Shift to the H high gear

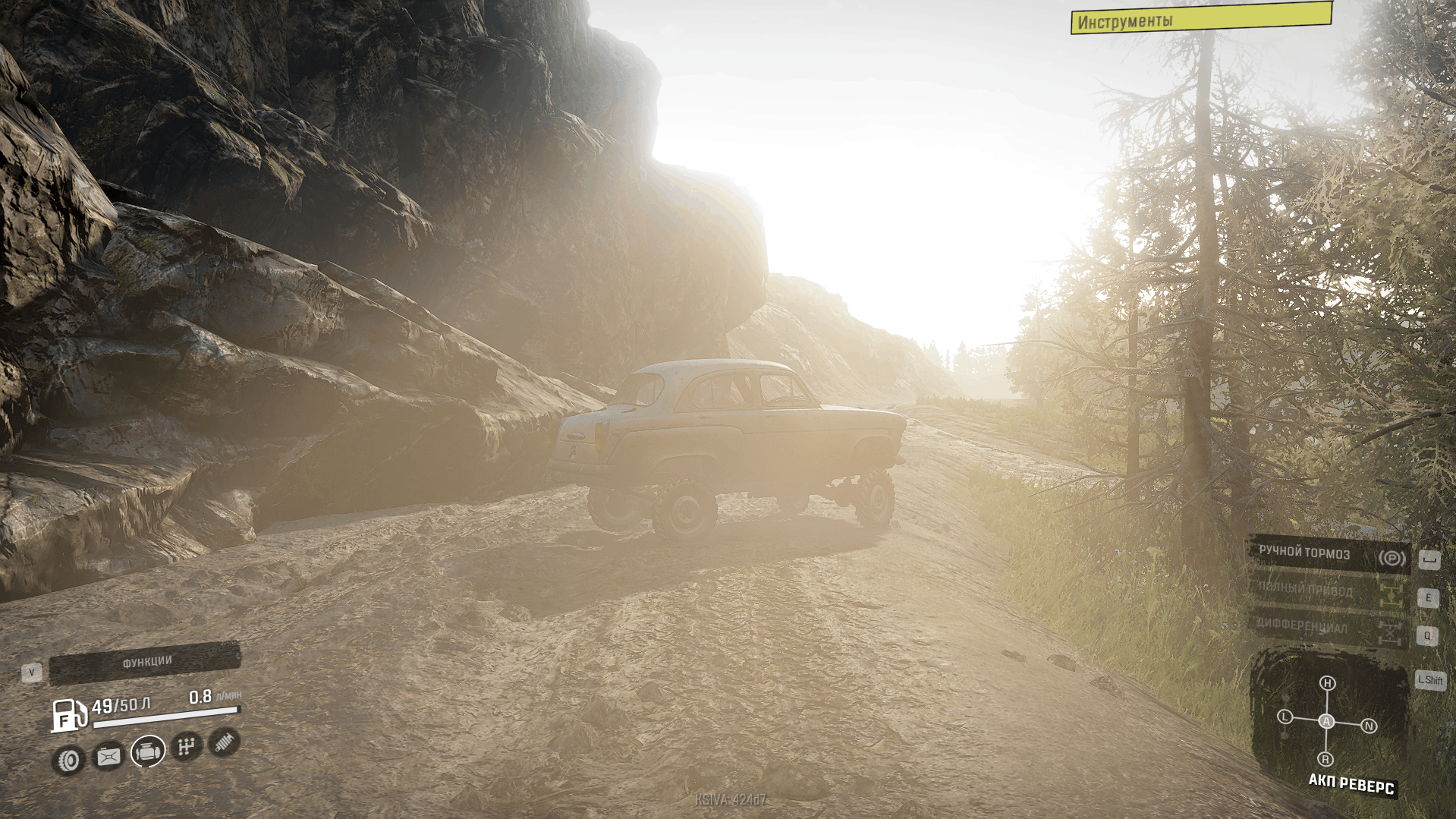coord(1327,683)
